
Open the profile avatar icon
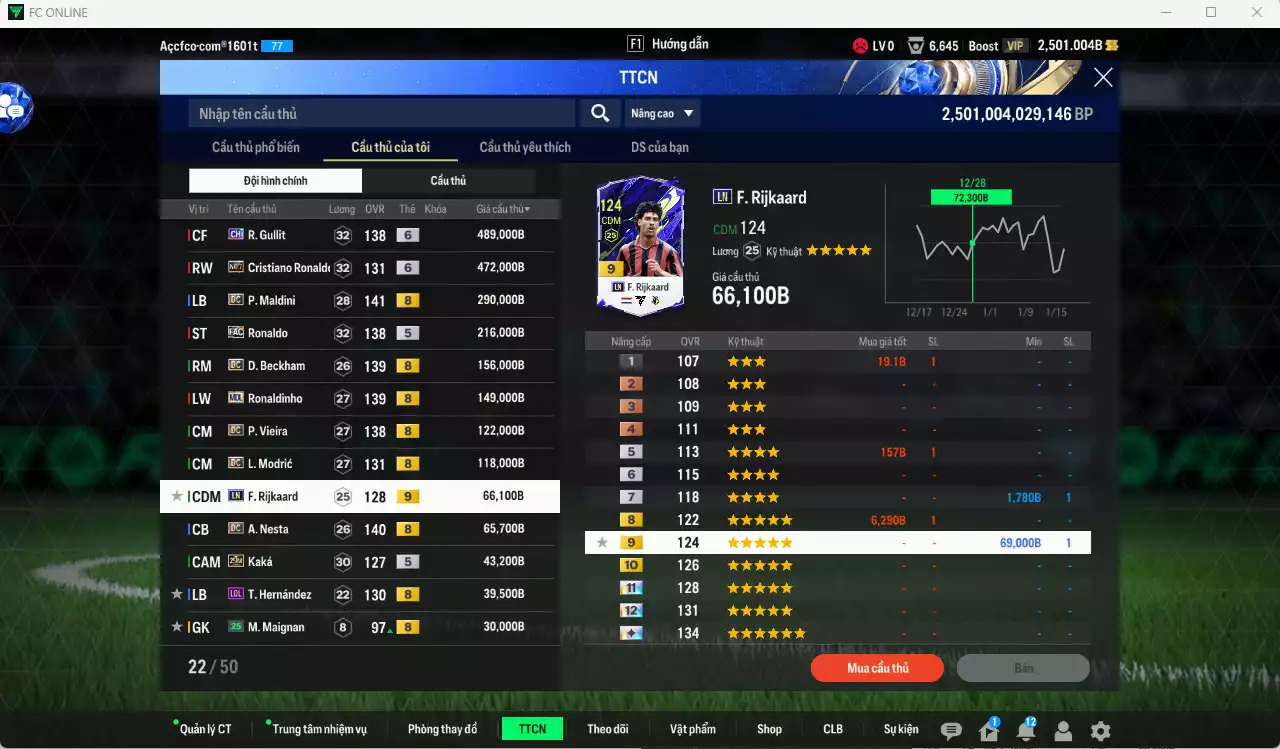click(1063, 731)
